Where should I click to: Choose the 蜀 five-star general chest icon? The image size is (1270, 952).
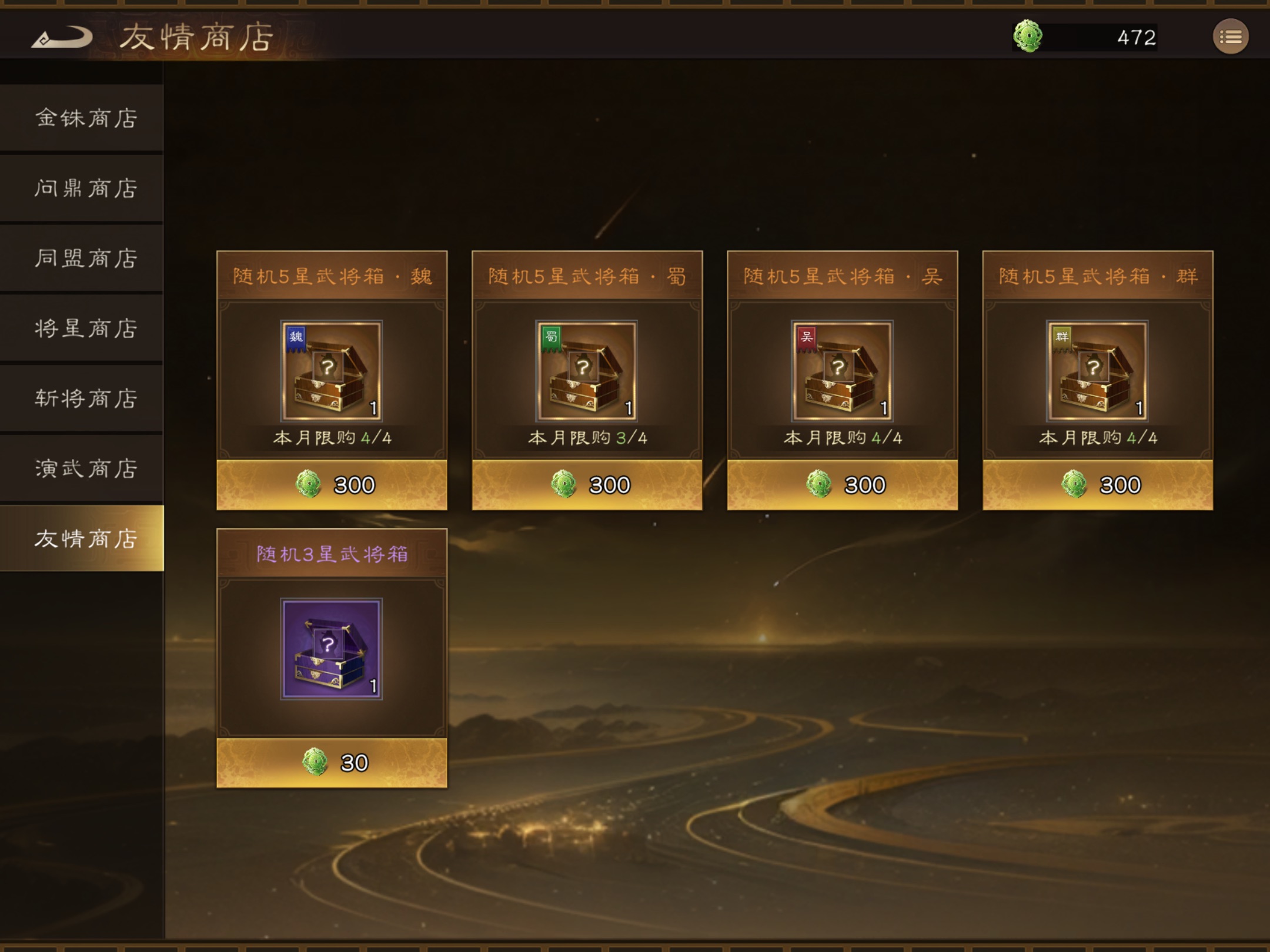(x=587, y=371)
